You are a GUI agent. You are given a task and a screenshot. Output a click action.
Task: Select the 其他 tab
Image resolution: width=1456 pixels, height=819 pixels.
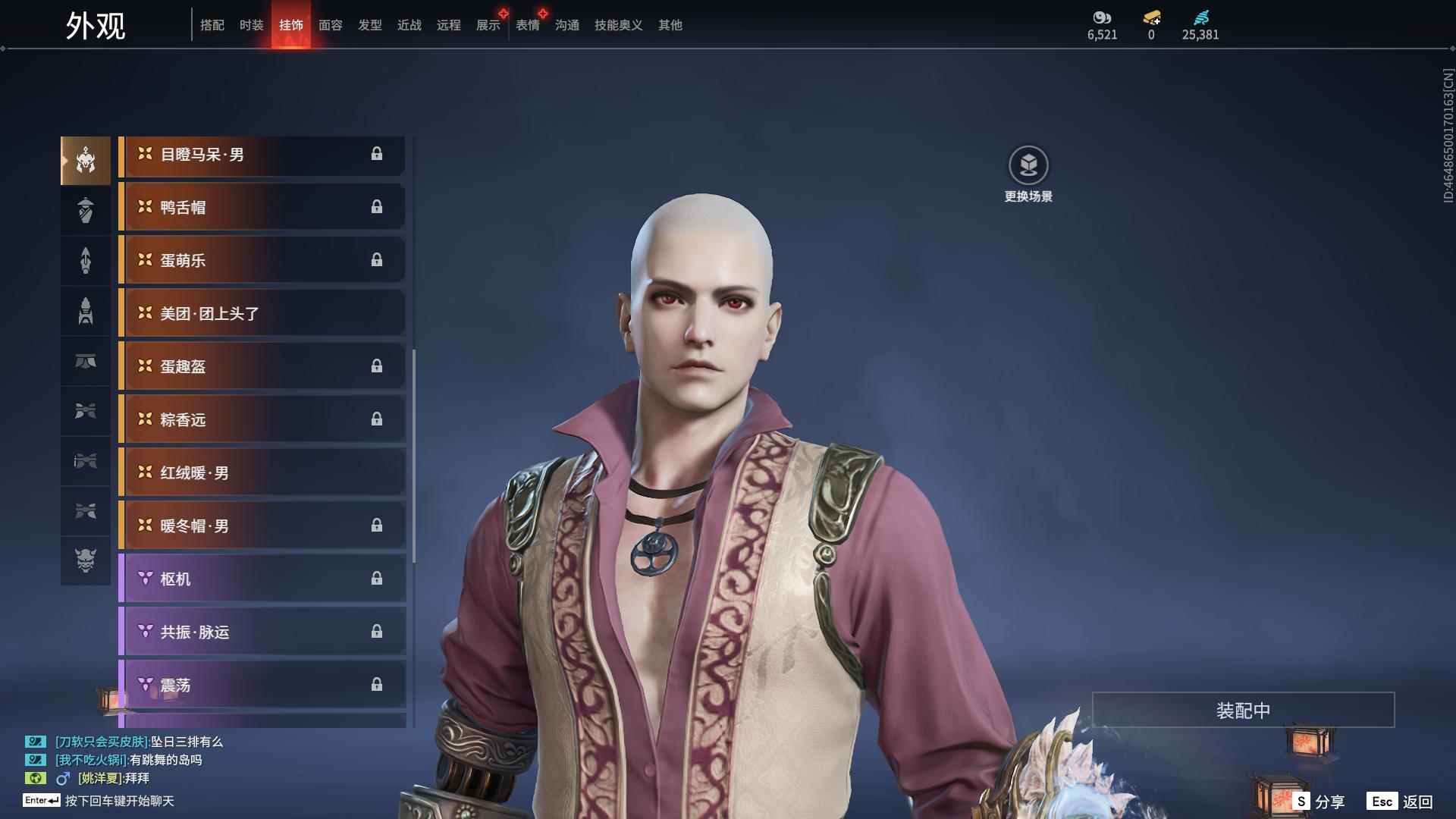pos(670,25)
